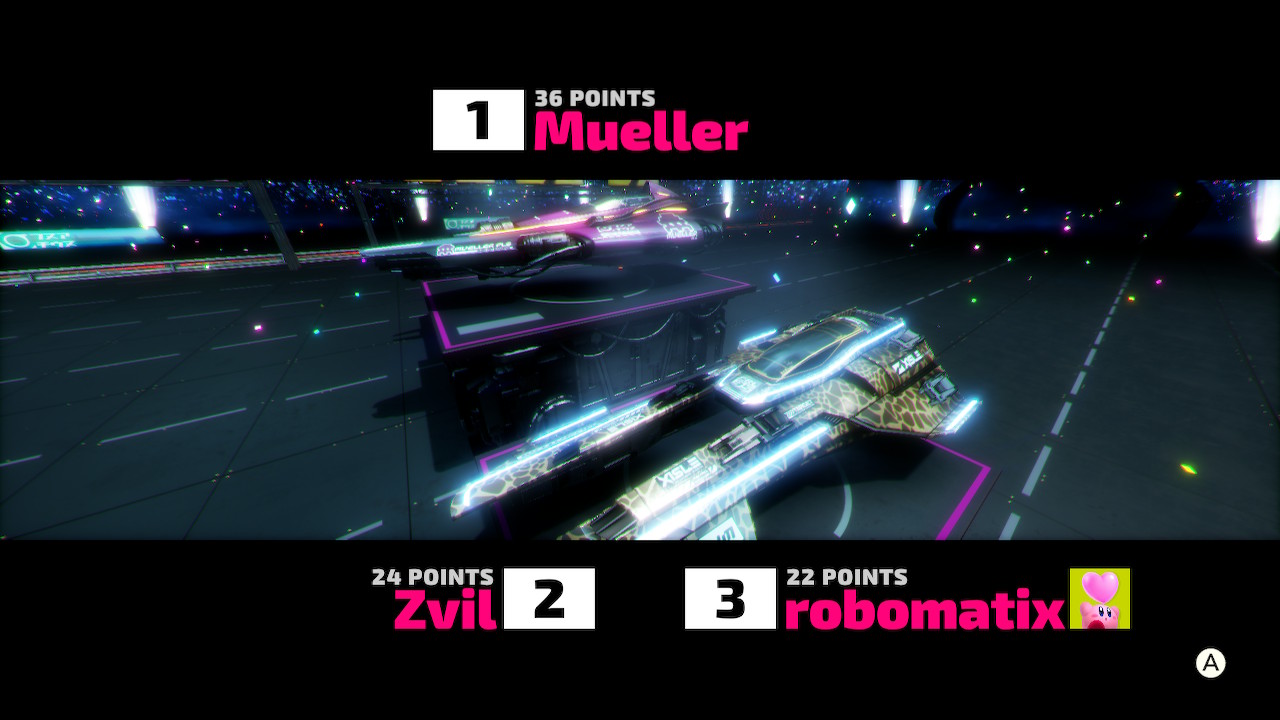Select first-place player Mueller

[x=640, y=131]
